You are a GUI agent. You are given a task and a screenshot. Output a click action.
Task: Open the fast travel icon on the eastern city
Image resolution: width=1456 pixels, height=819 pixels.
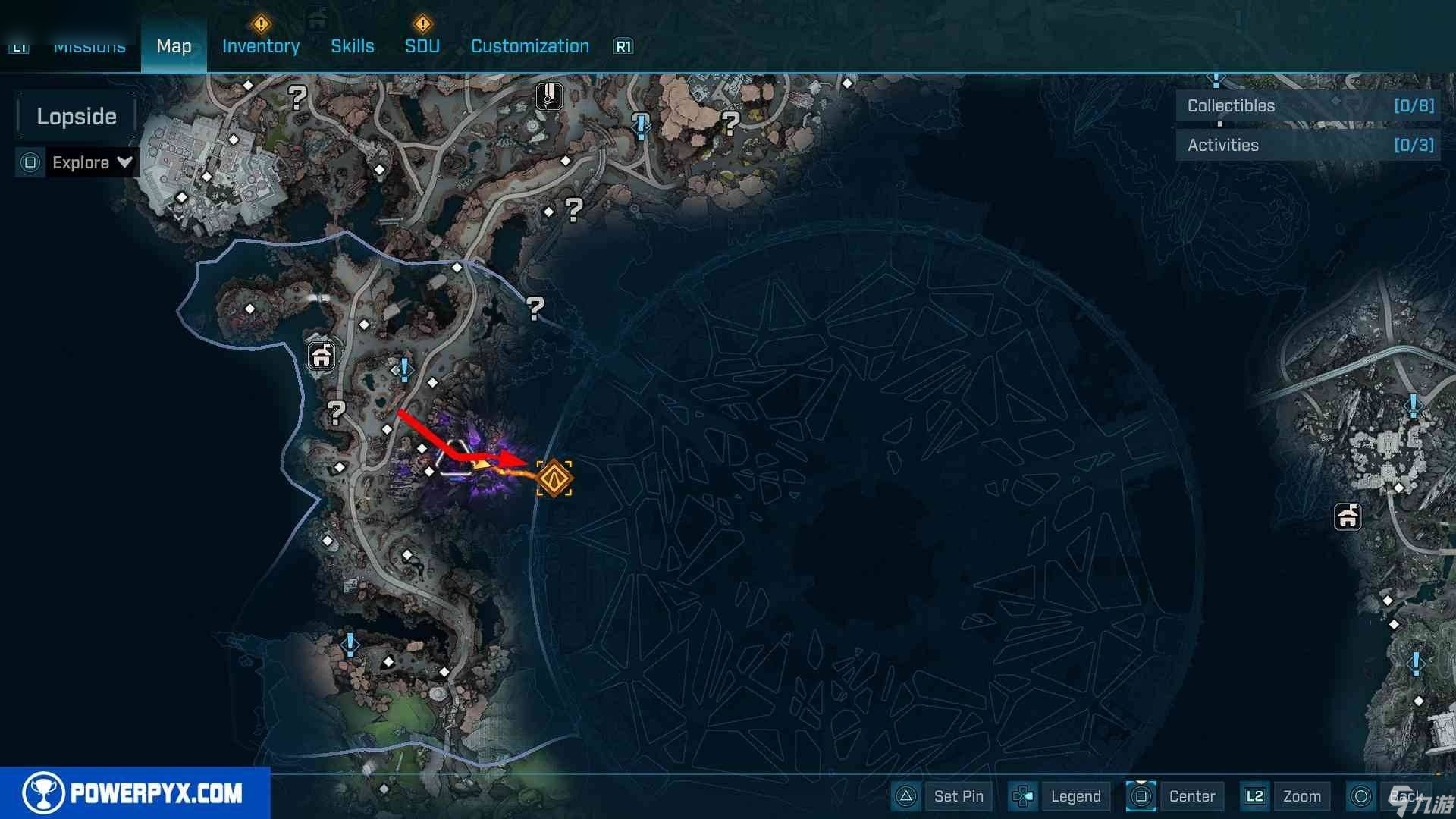(x=1347, y=517)
